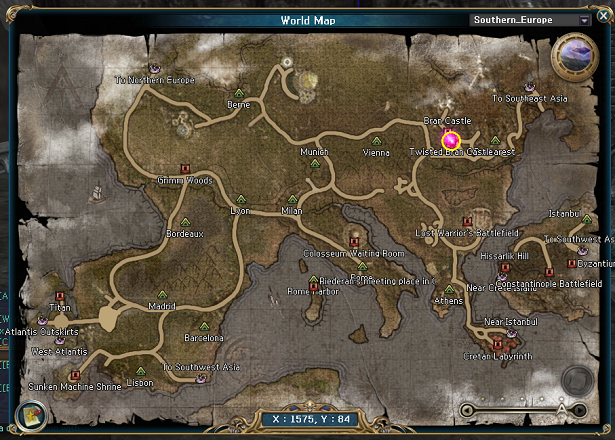
Task: Select the Lisbon town marker
Action: pos(140,371)
